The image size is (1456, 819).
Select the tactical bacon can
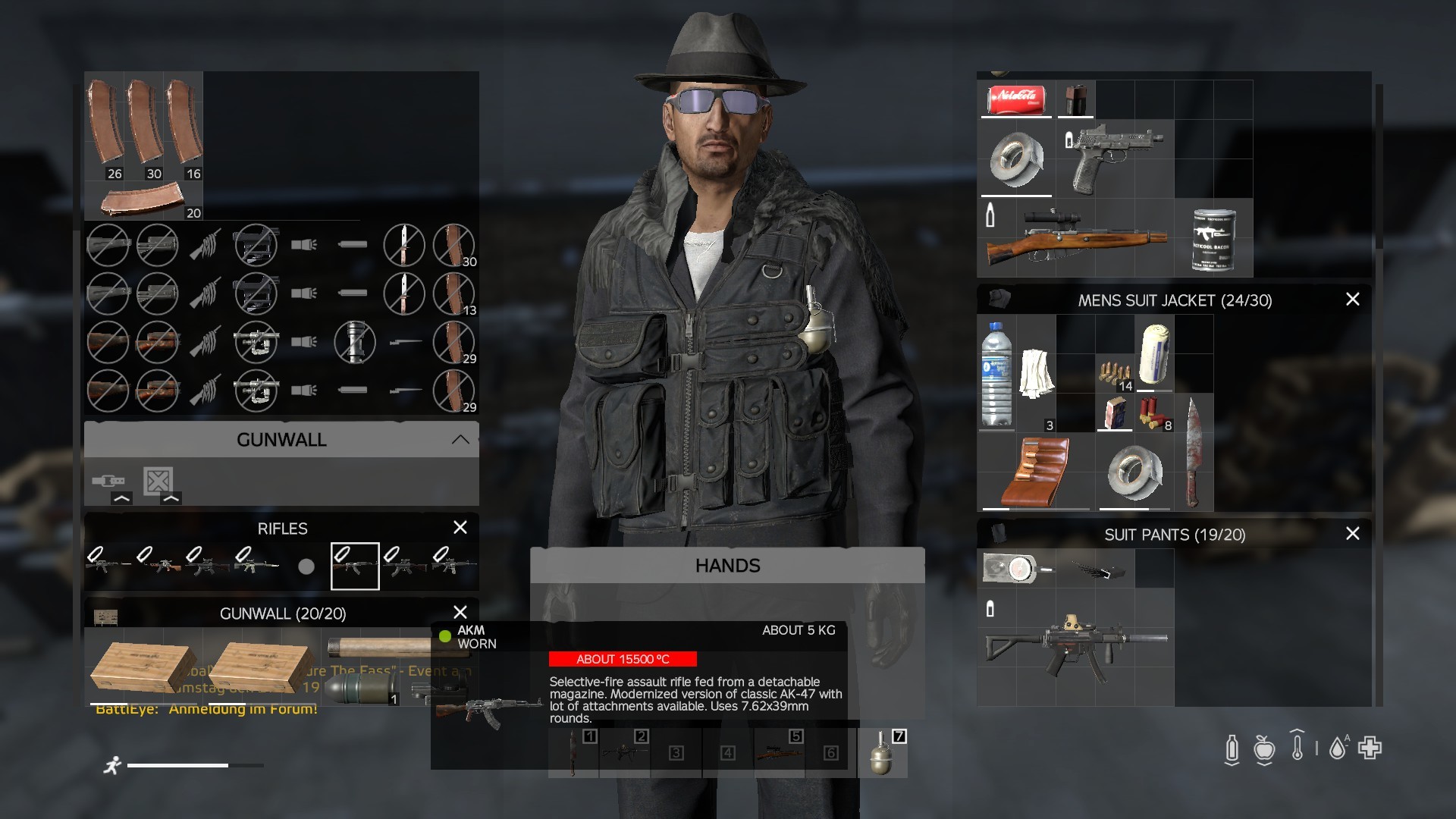coord(1213,240)
